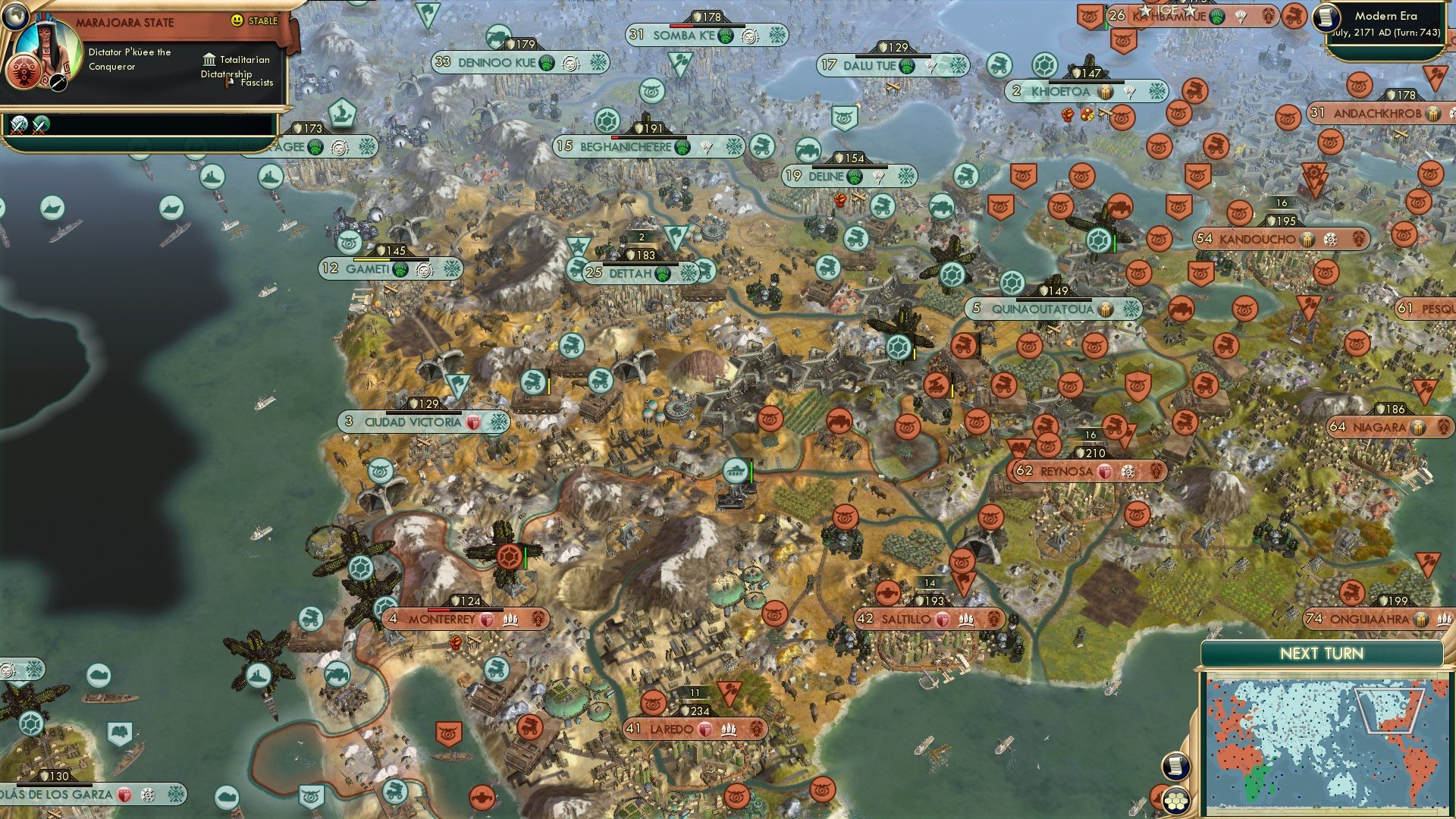Open the notification scroll beside the minimap
Image resolution: width=1456 pixels, height=819 pixels.
click(x=1176, y=766)
